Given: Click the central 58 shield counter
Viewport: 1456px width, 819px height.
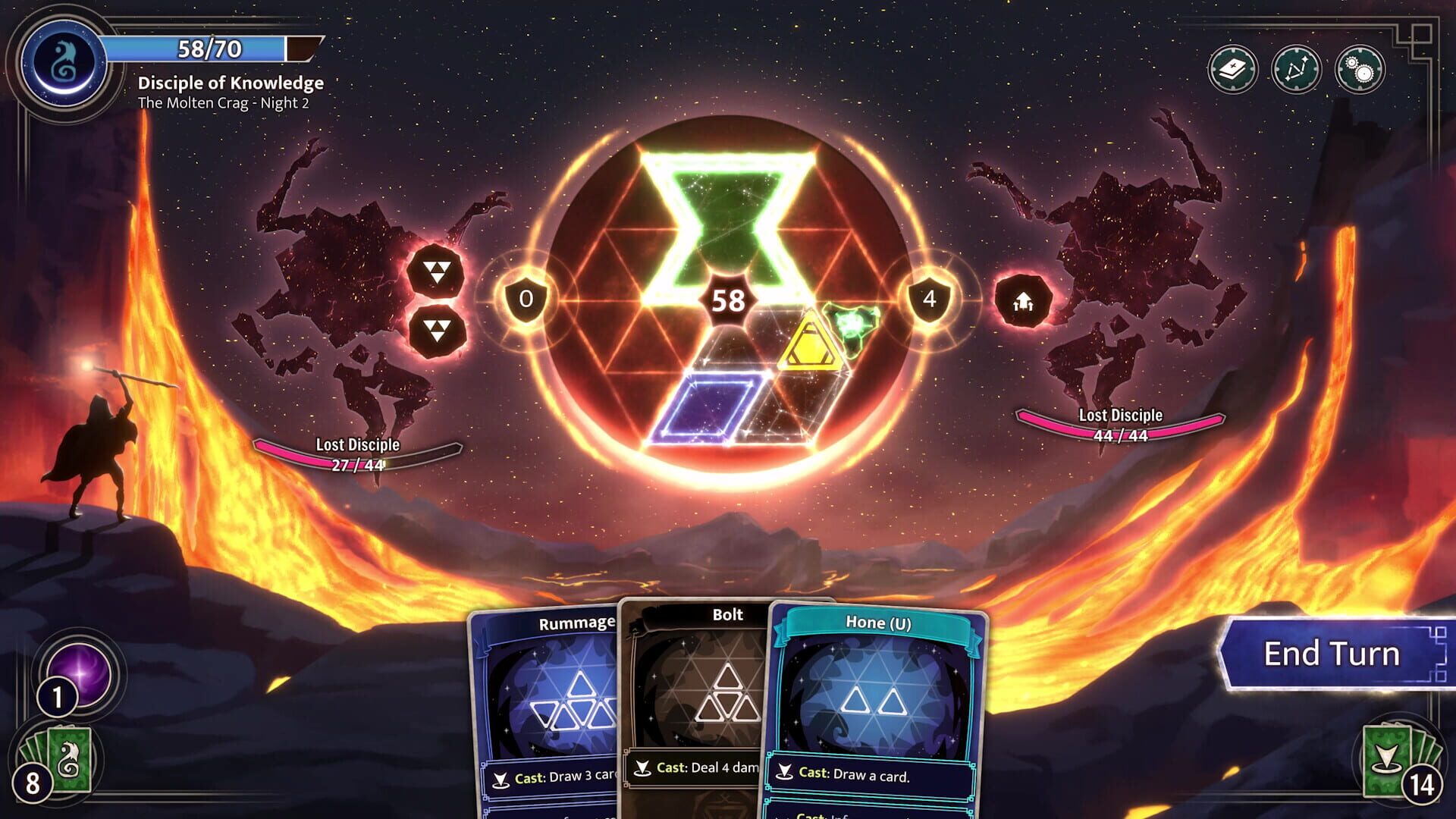Looking at the screenshot, I should click(729, 301).
